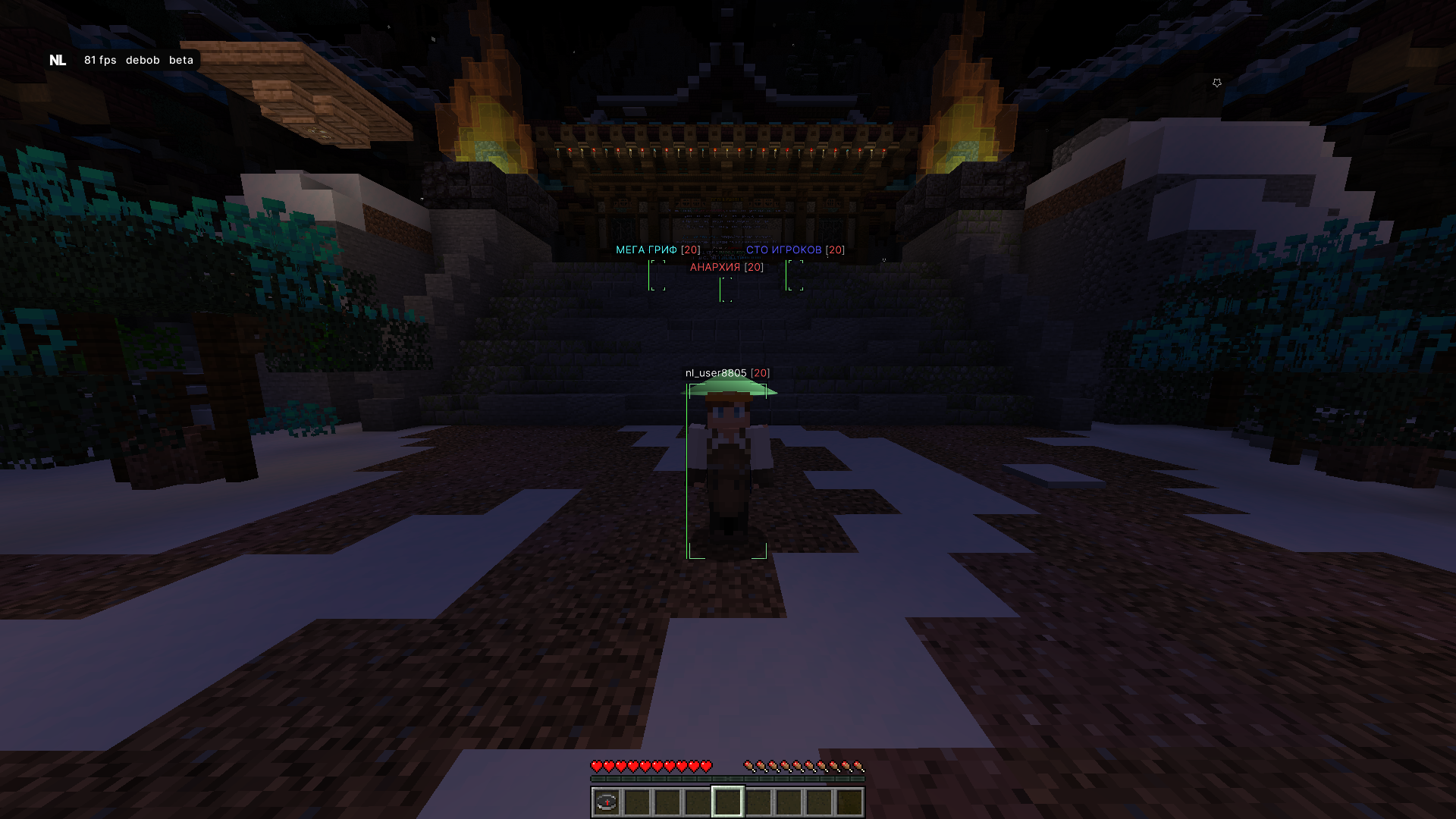Click the nl_user8805 player nametag
The image size is (1456, 819).
click(x=716, y=373)
